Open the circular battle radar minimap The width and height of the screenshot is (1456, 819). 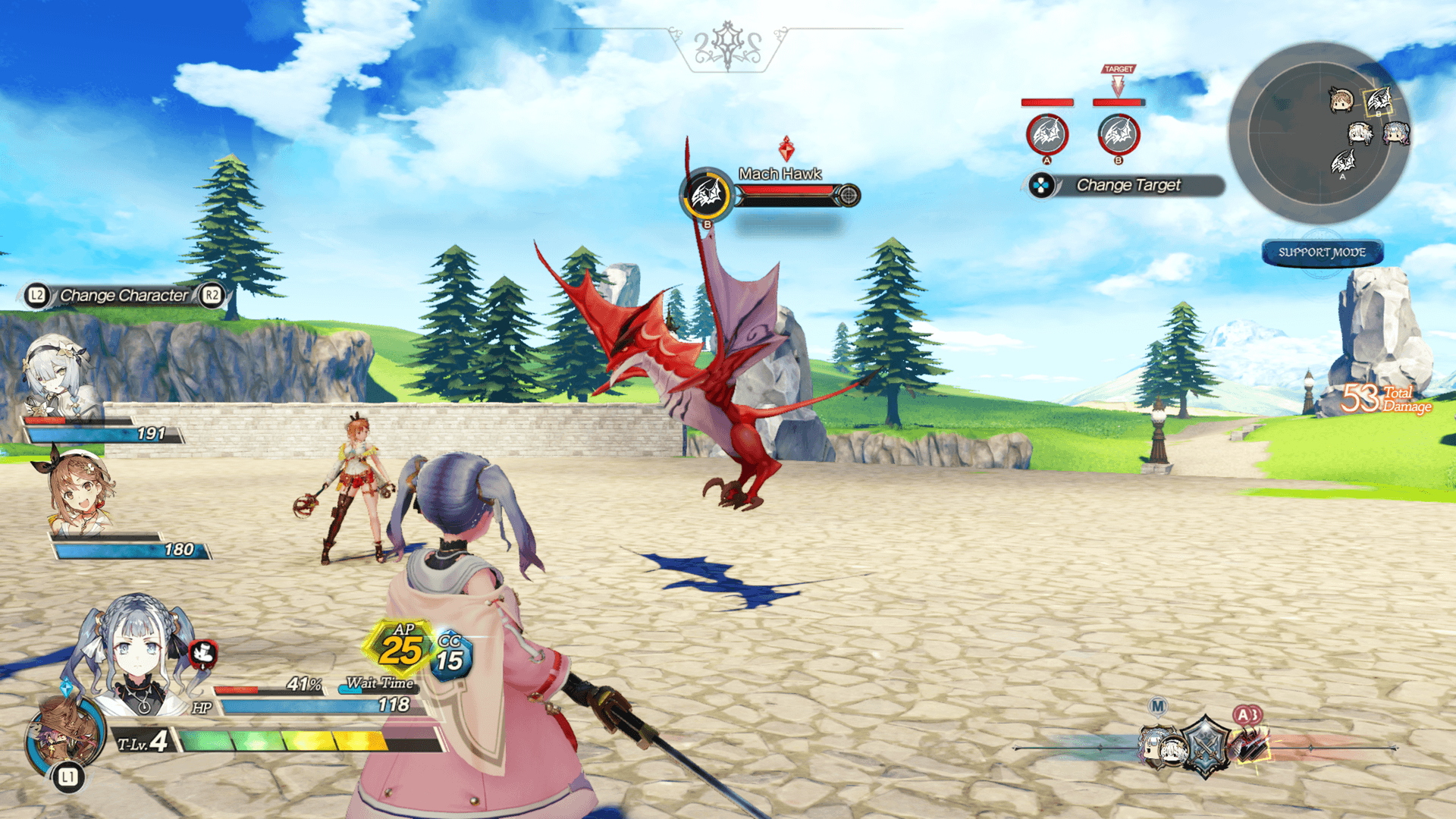1319,133
